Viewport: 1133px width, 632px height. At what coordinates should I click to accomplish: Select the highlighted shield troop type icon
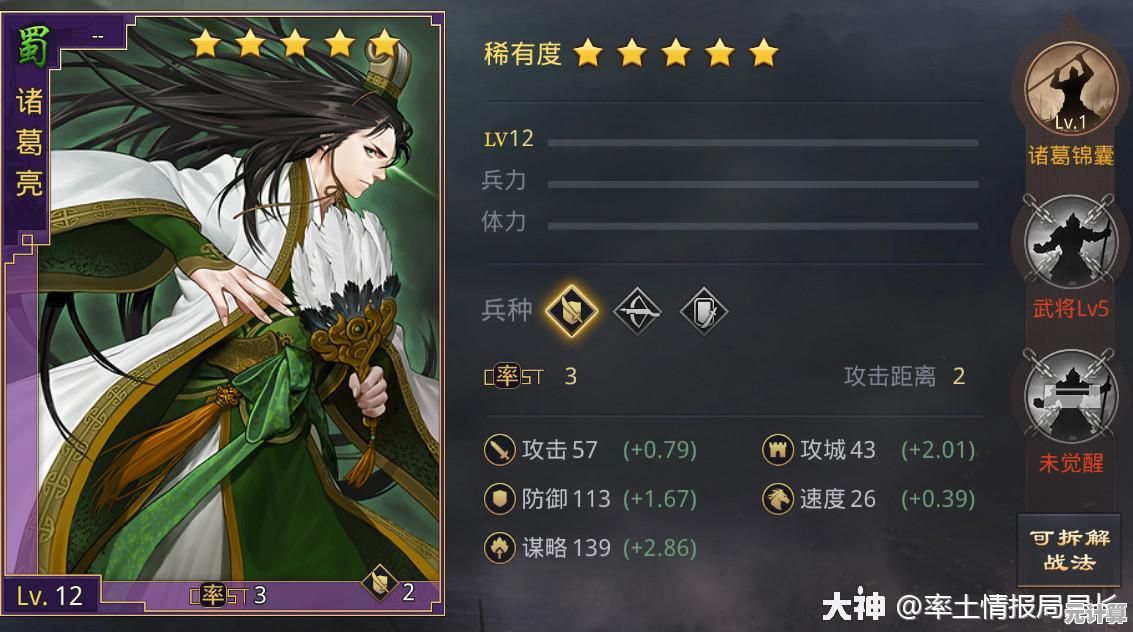(571, 311)
